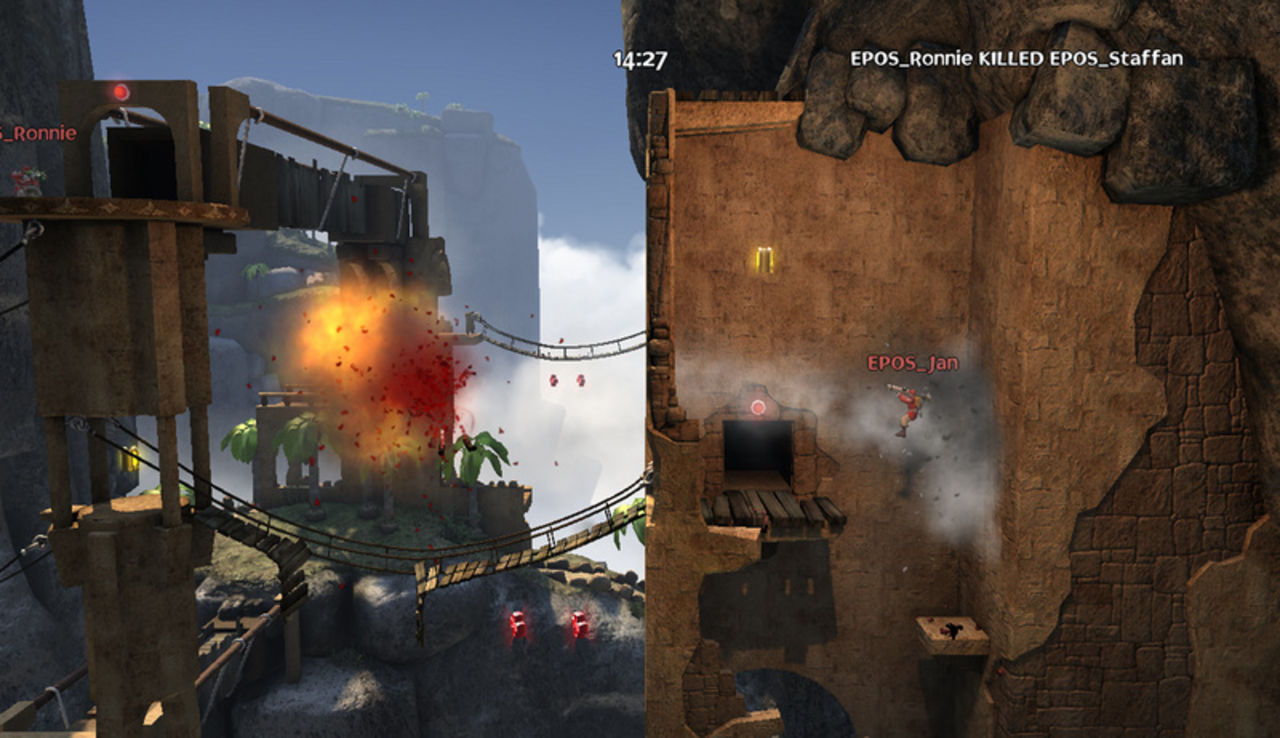Click the kill feed message about EPOS_Staffan
The width and height of the screenshot is (1280, 738).
(1015, 58)
